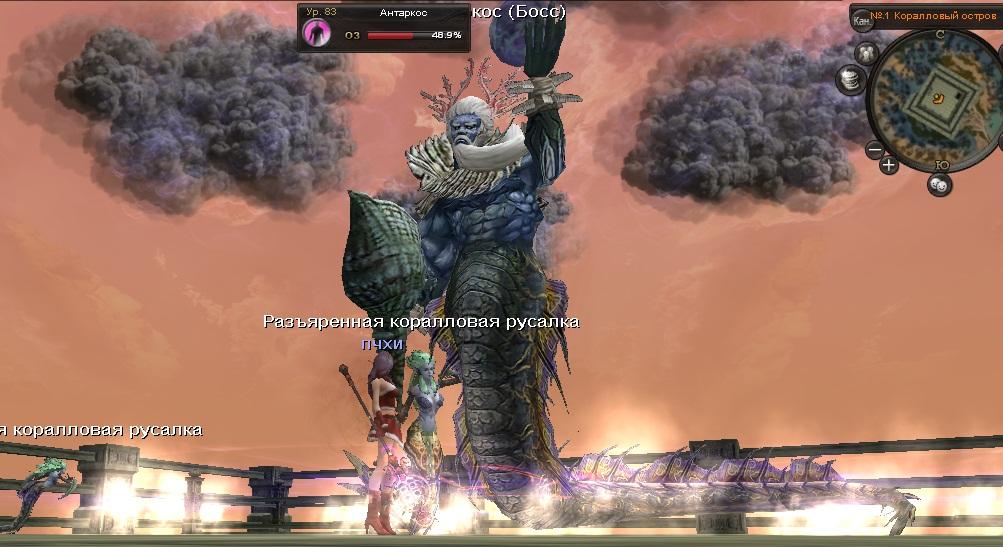1003x547 pixels.
Task: Zoom in the minimap with the plus button
Action: (x=889, y=164)
